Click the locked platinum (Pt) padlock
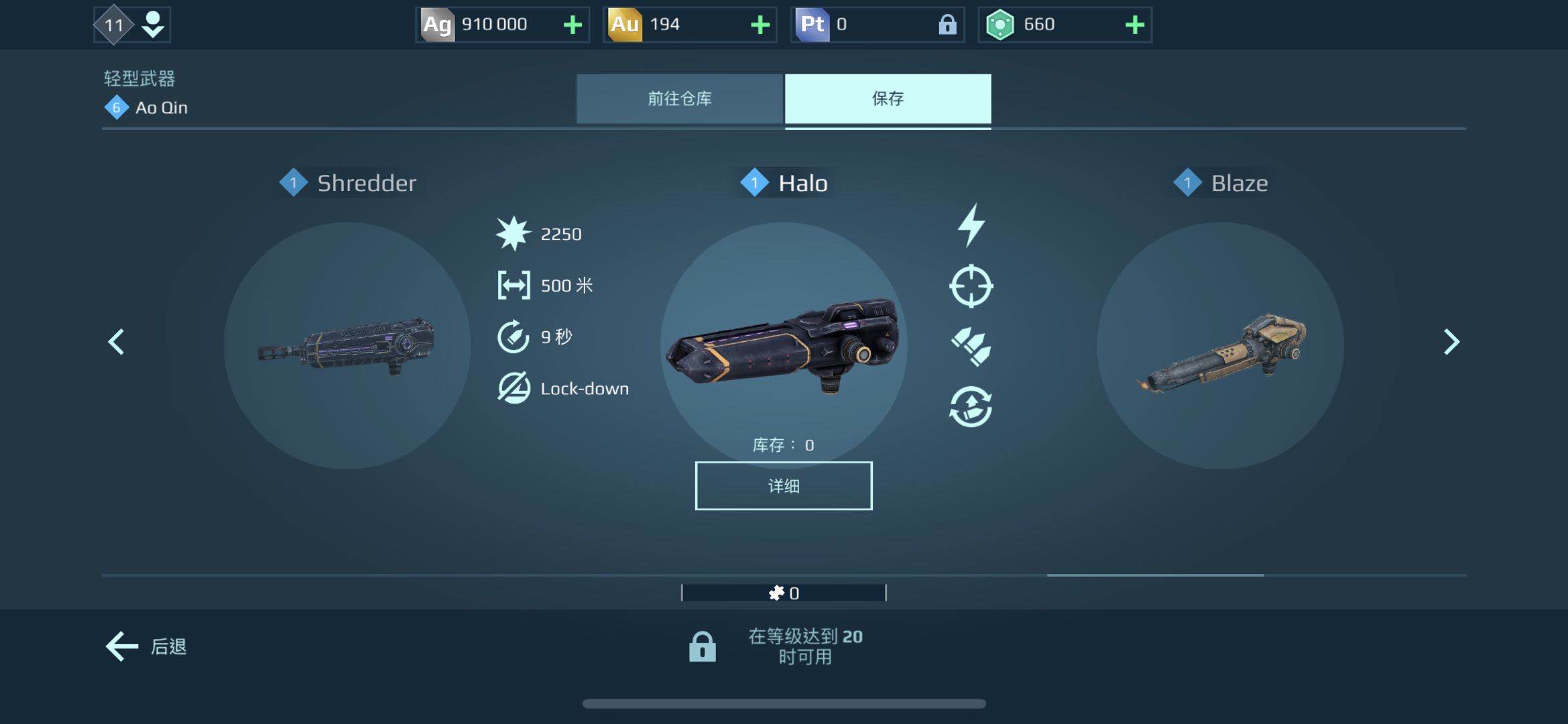Viewport: 1568px width, 724px height. (947, 25)
